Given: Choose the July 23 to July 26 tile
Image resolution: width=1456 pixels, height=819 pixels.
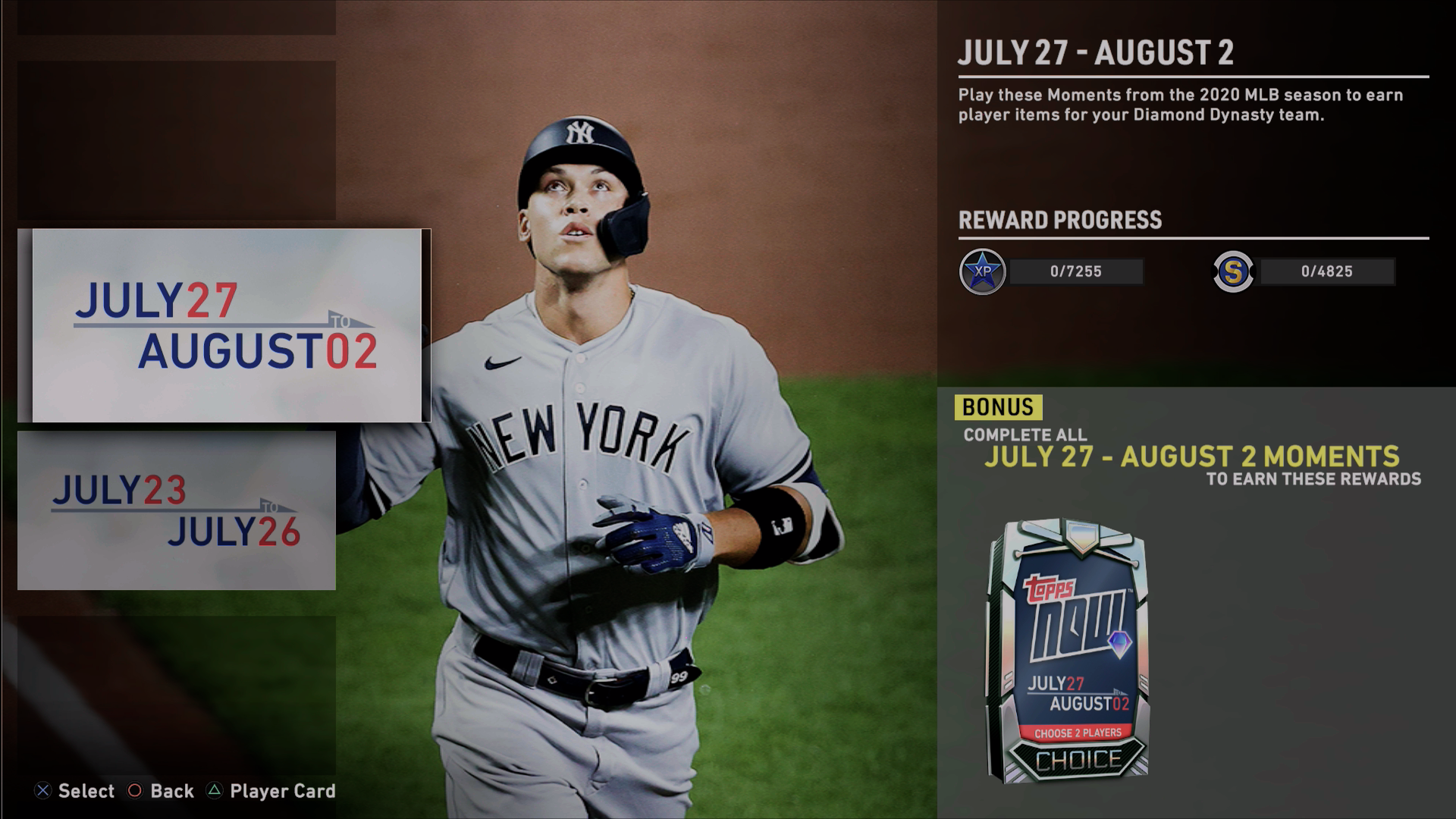Looking at the screenshot, I should 177,510.
